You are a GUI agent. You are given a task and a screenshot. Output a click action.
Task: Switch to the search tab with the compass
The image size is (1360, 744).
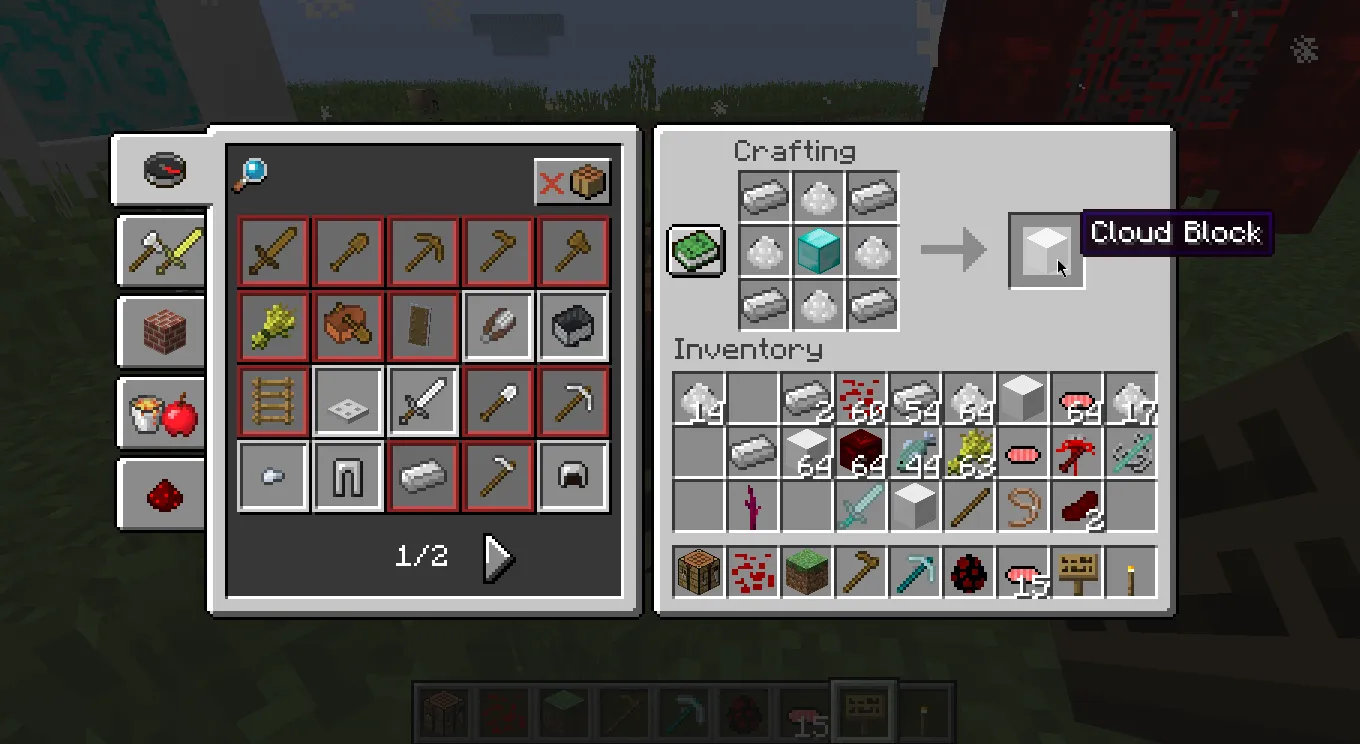coord(163,169)
